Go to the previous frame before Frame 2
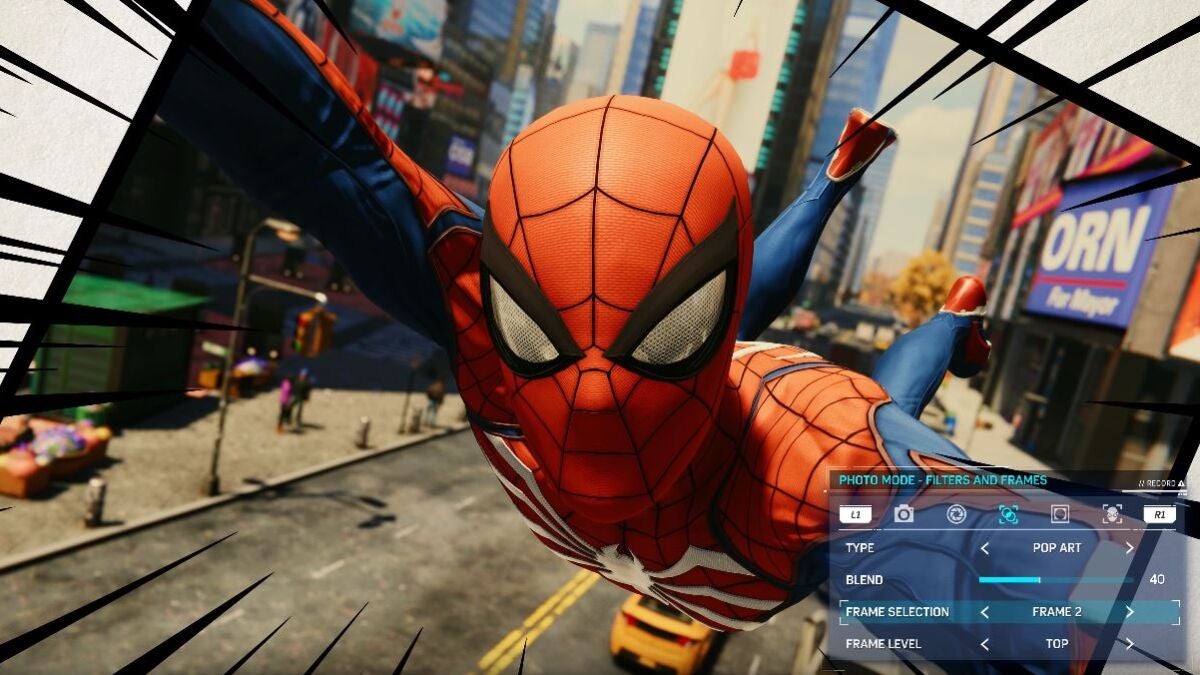 pos(984,612)
